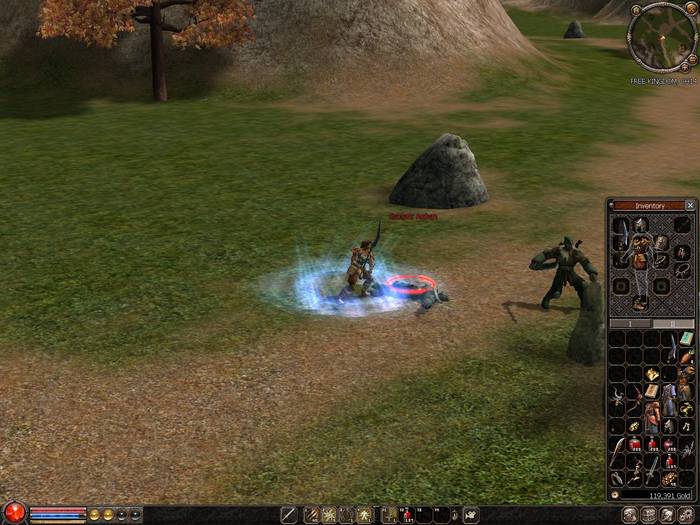This screenshot has height=525, width=700.
Task: Click the rightmost bottom-bar menu button
Action: tap(686, 515)
